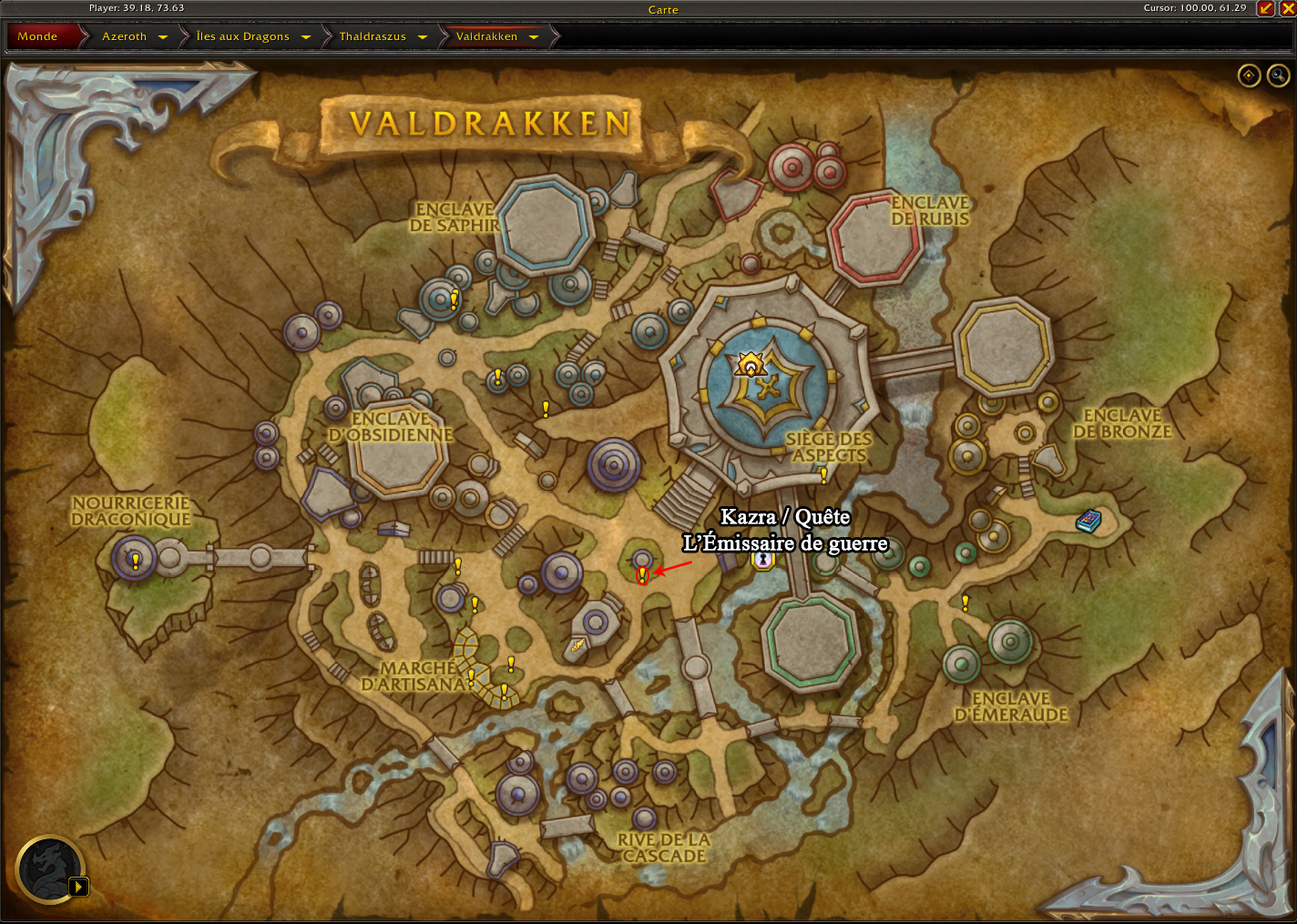Open the dragon emblem button
The image size is (1297, 924).
pos(50,869)
